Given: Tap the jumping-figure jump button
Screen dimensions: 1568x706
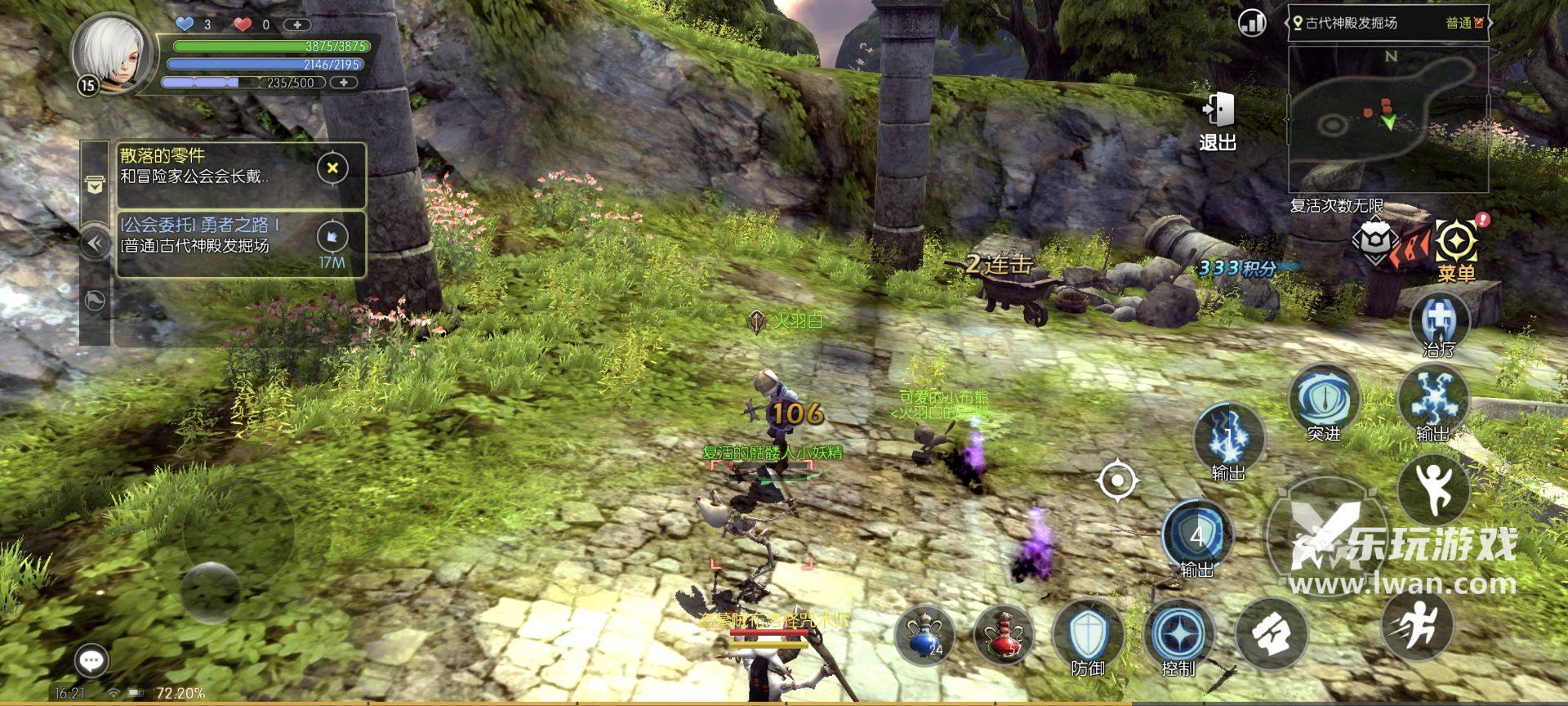Looking at the screenshot, I should [x=1433, y=489].
